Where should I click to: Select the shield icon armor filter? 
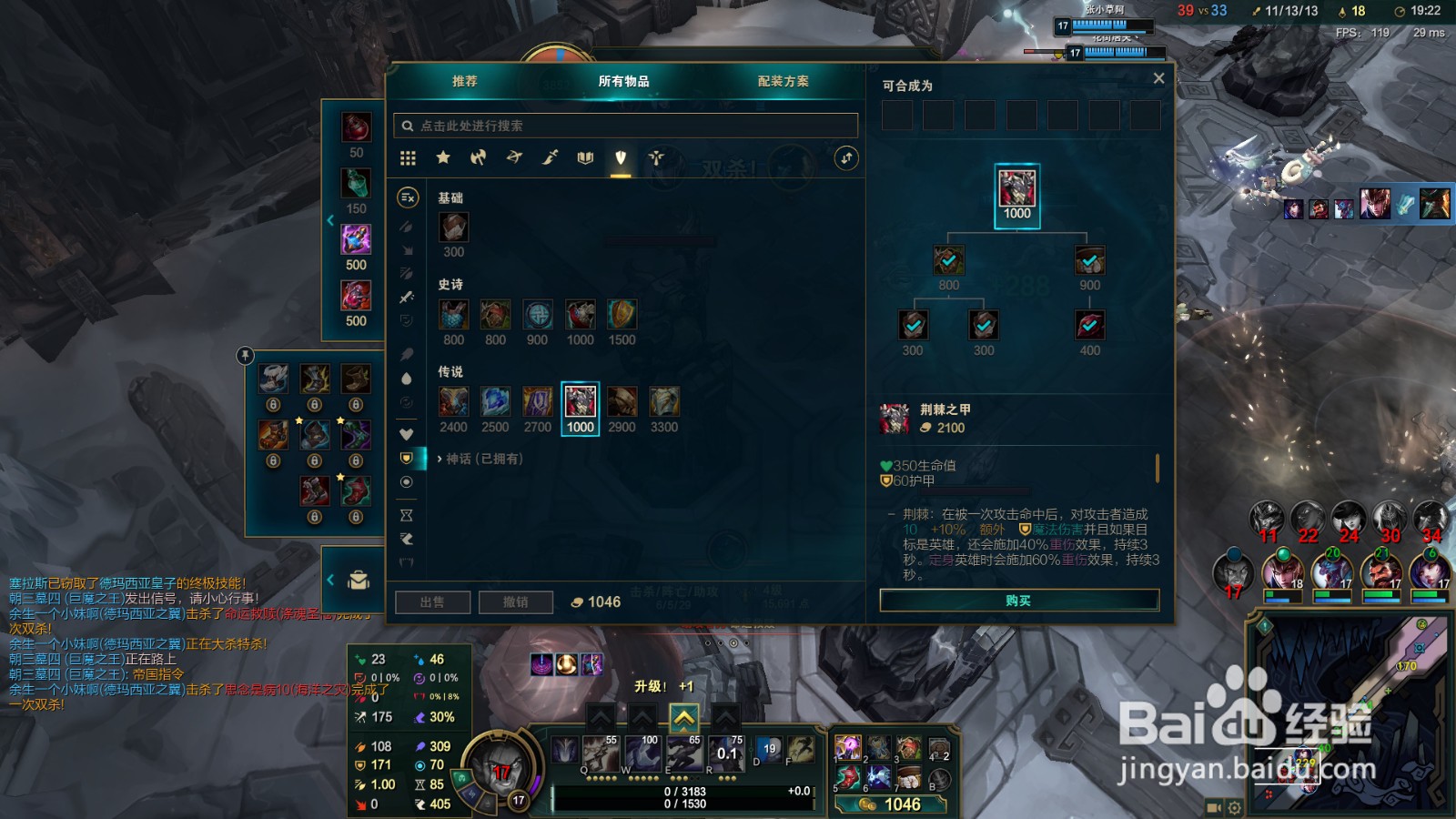(x=620, y=157)
